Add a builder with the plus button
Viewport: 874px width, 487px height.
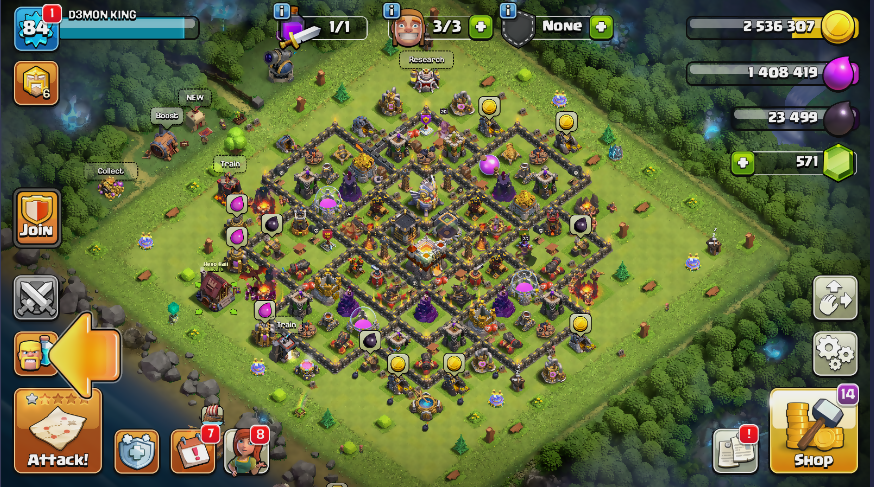[x=481, y=27]
